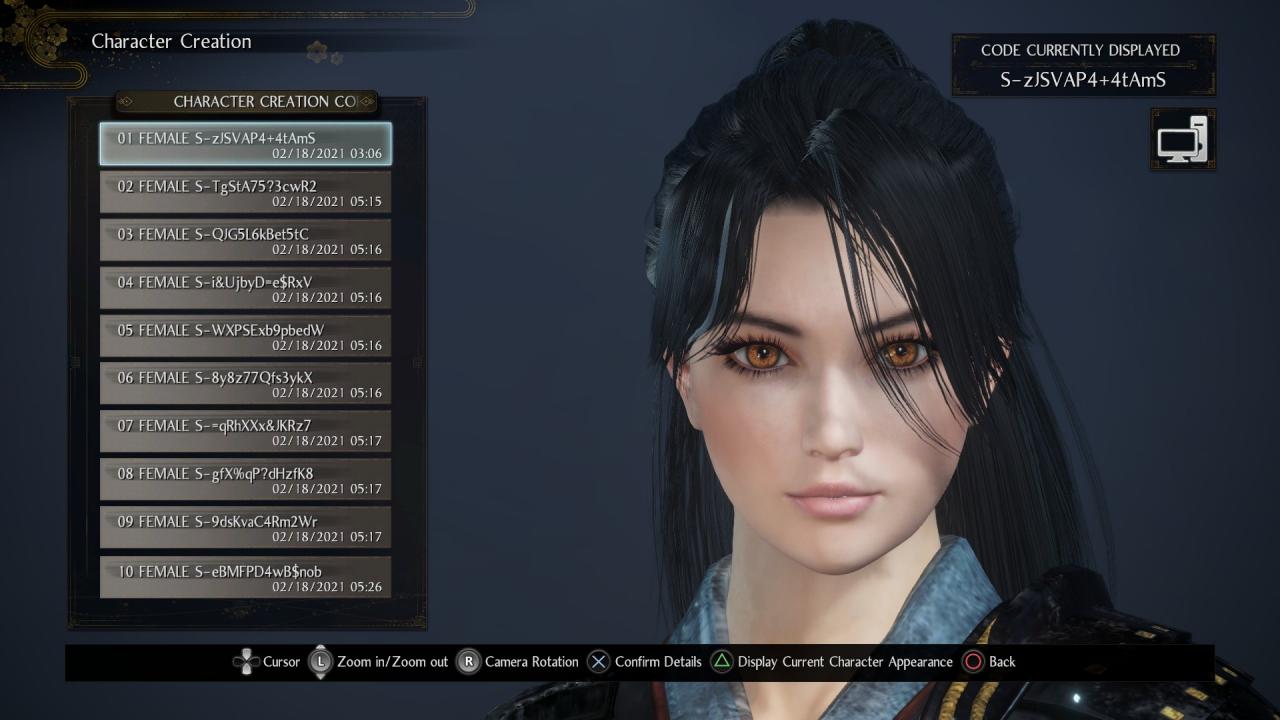Pick code entry 03 S-QJG5L6kBet5tC
1280x720 pixels.
(245, 240)
